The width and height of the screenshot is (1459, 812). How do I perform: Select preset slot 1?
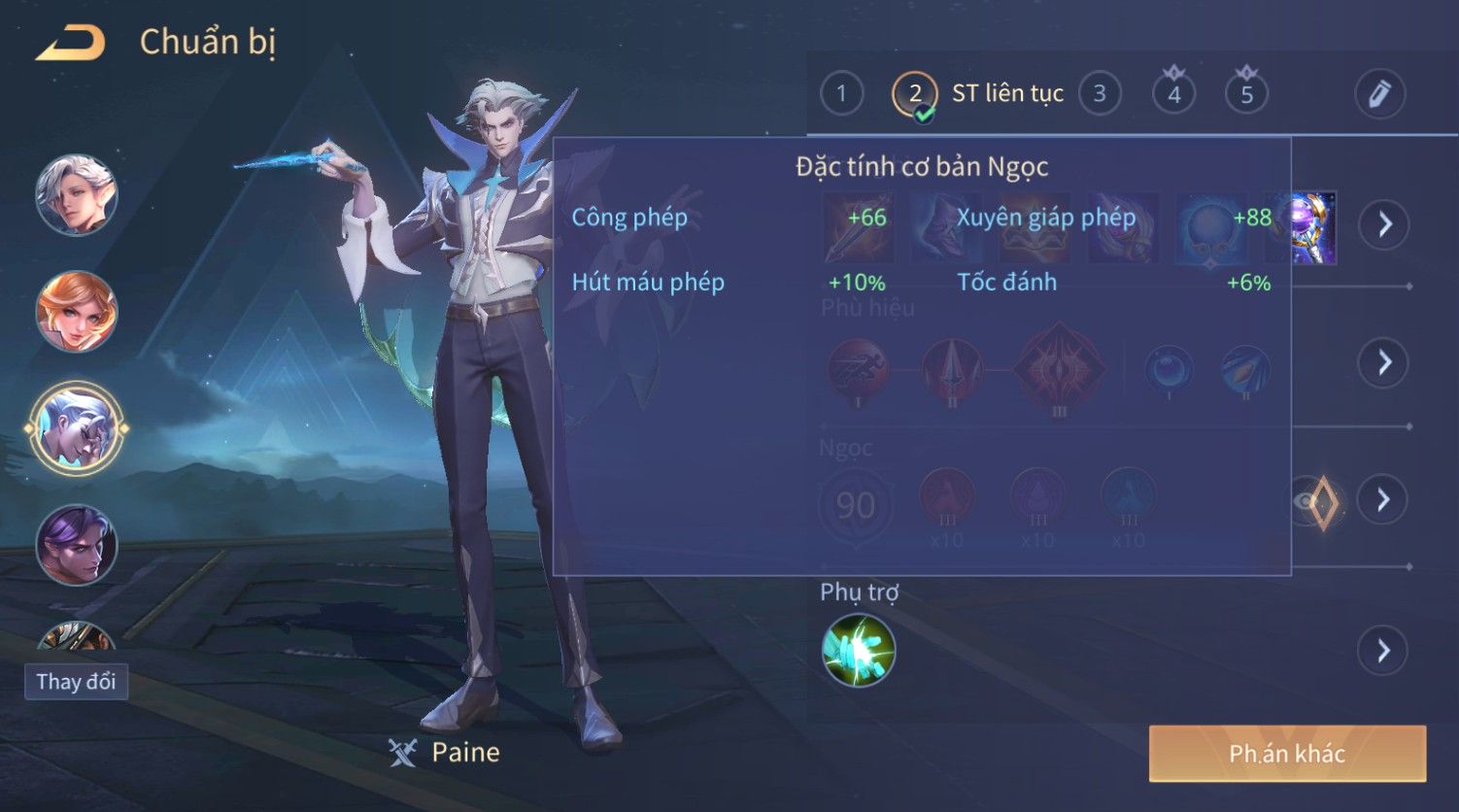pos(841,94)
